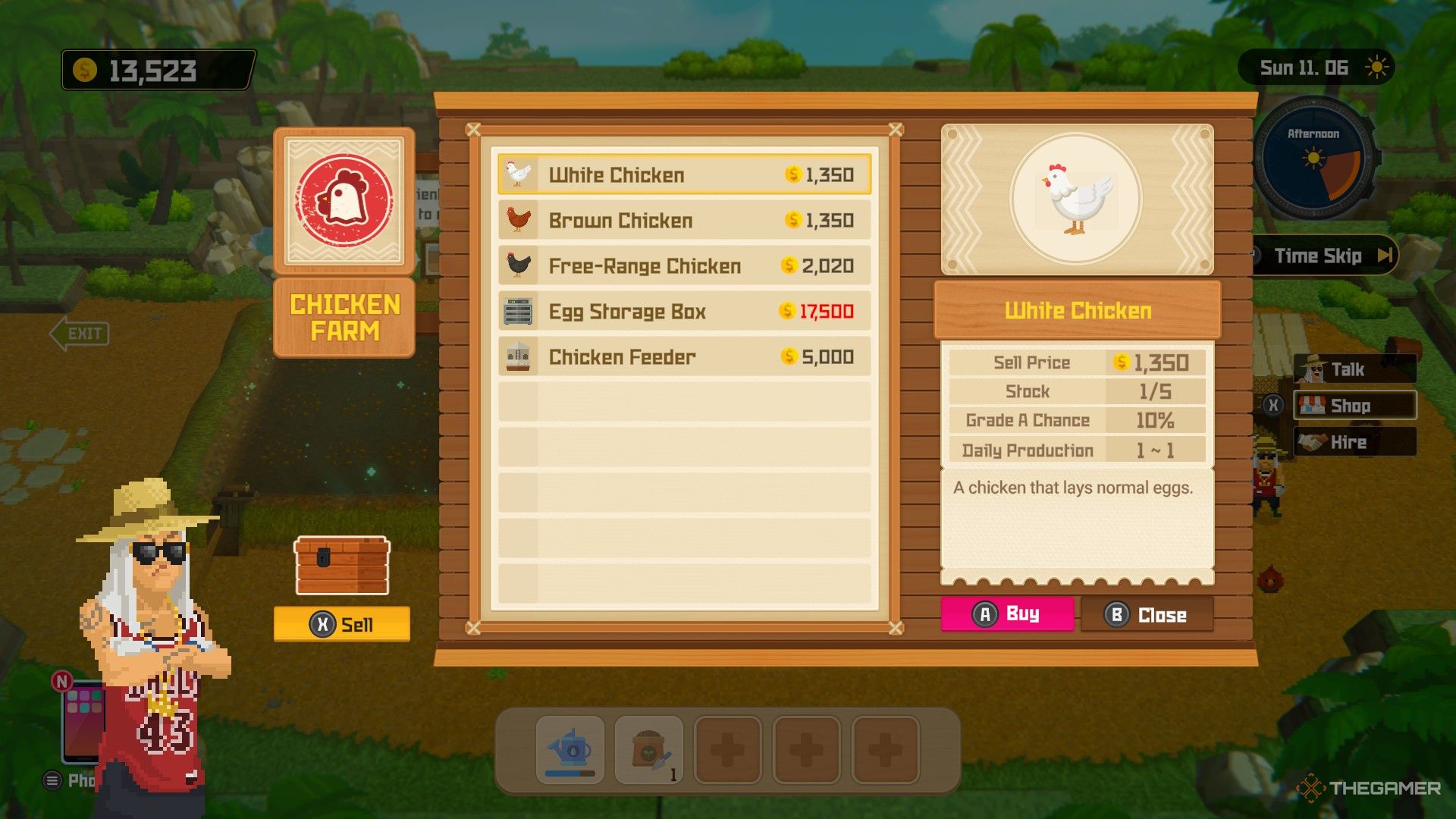Click the Sell button
The image size is (1456, 819).
click(341, 625)
